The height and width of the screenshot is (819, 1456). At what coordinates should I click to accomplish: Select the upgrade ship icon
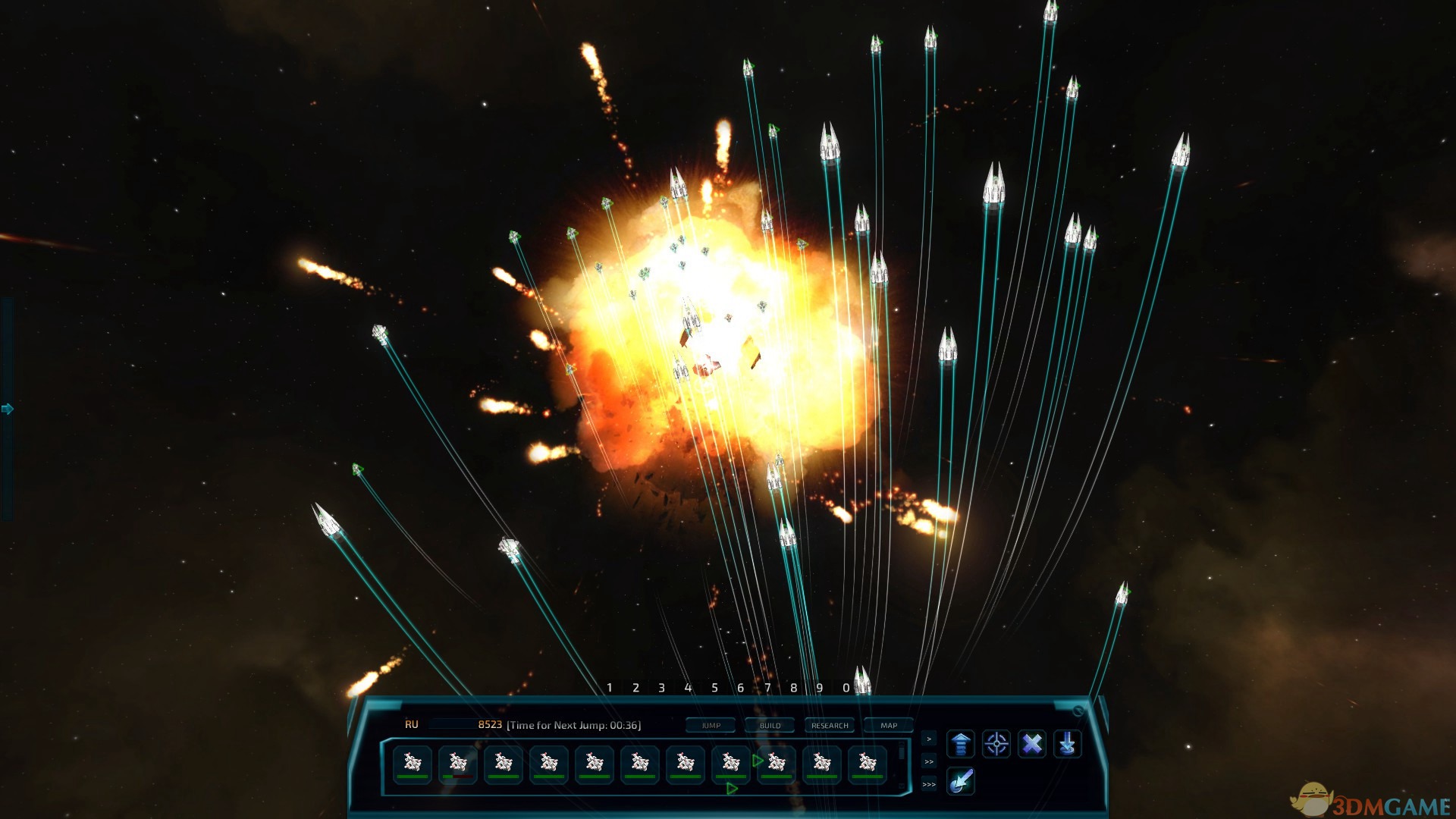click(x=962, y=744)
